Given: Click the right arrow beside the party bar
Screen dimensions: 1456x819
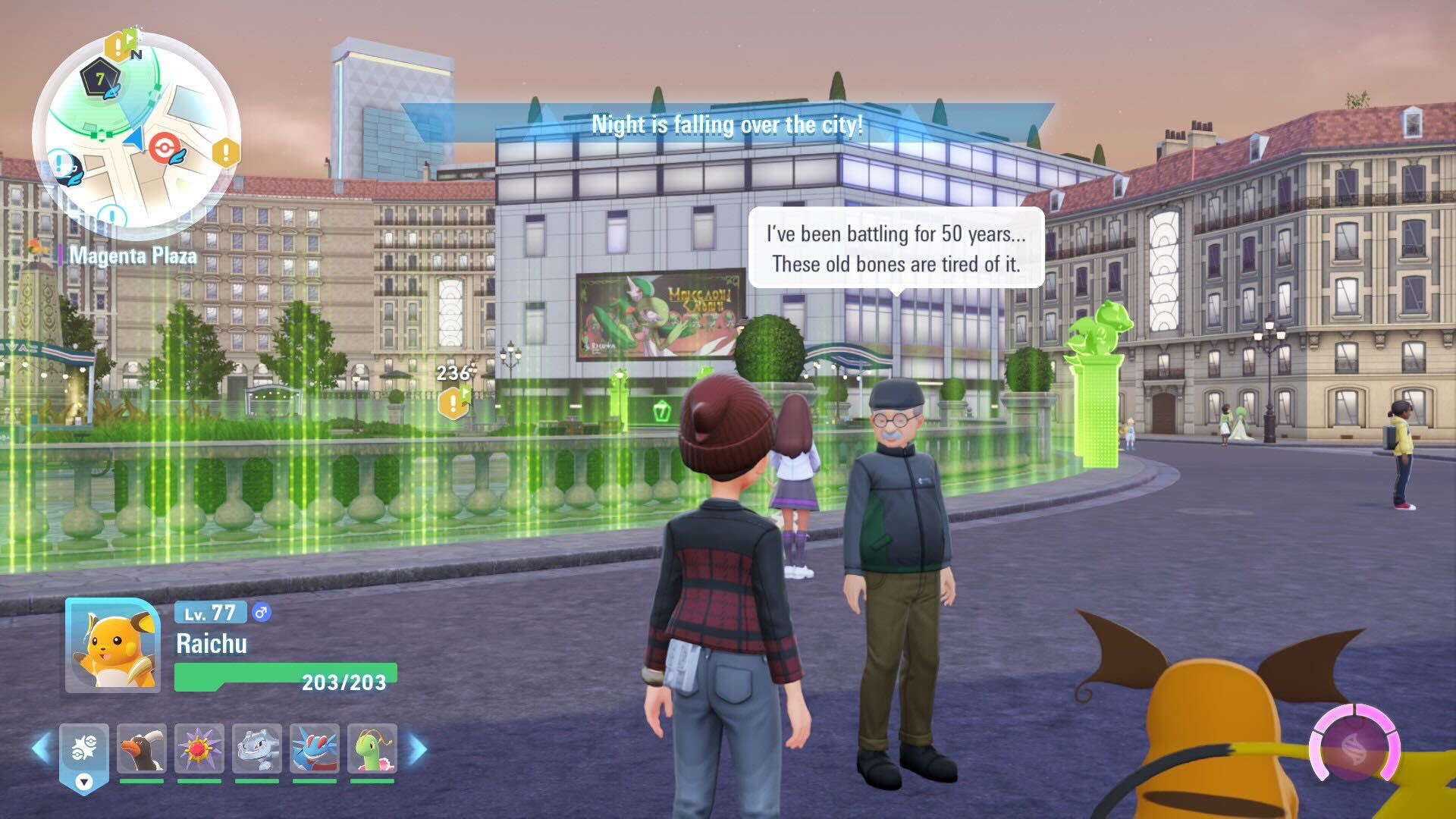Looking at the screenshot, I should (x=417, y=749).
